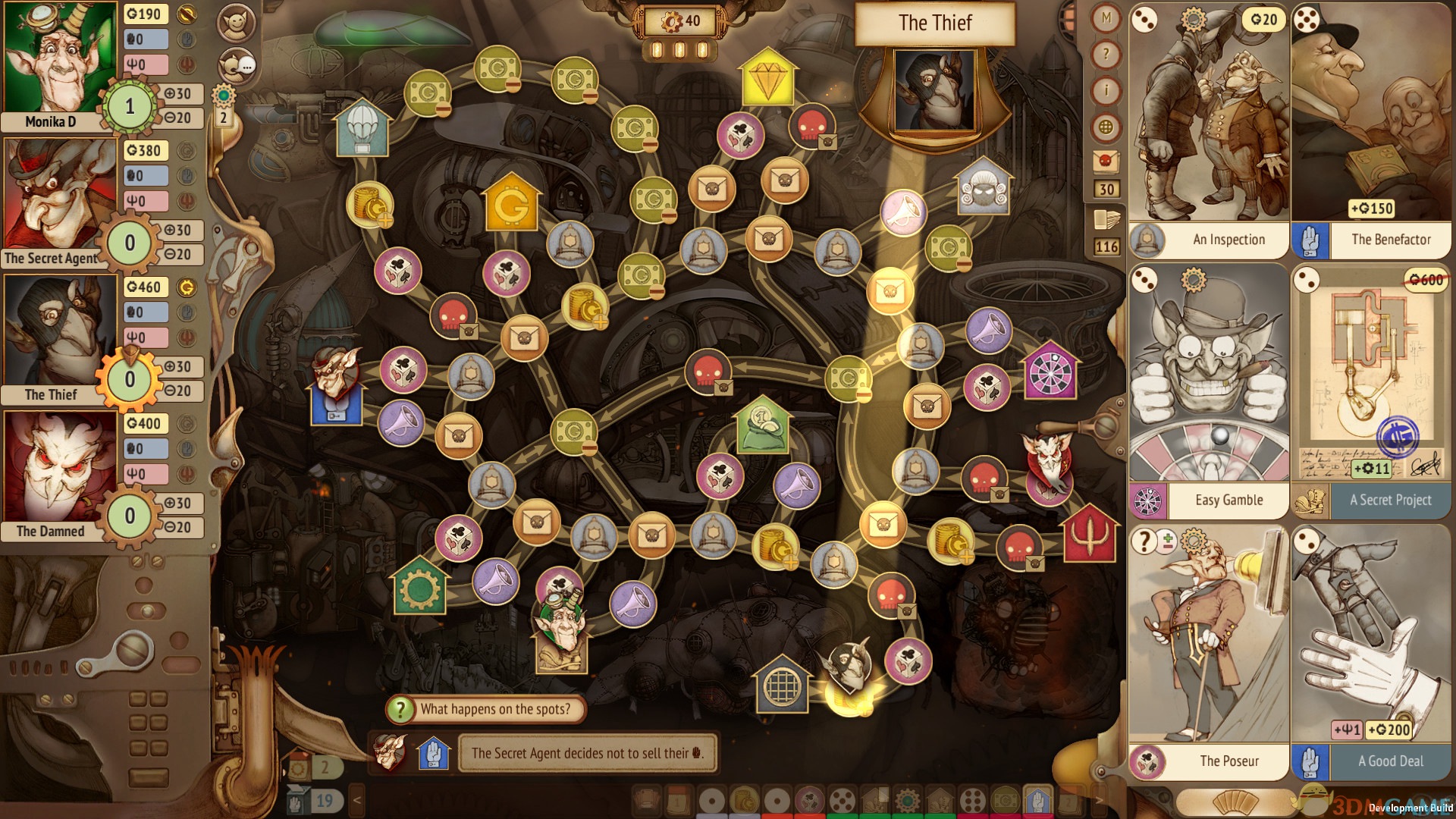Click the question mark help button
1456x819 pixels.
1106,54
